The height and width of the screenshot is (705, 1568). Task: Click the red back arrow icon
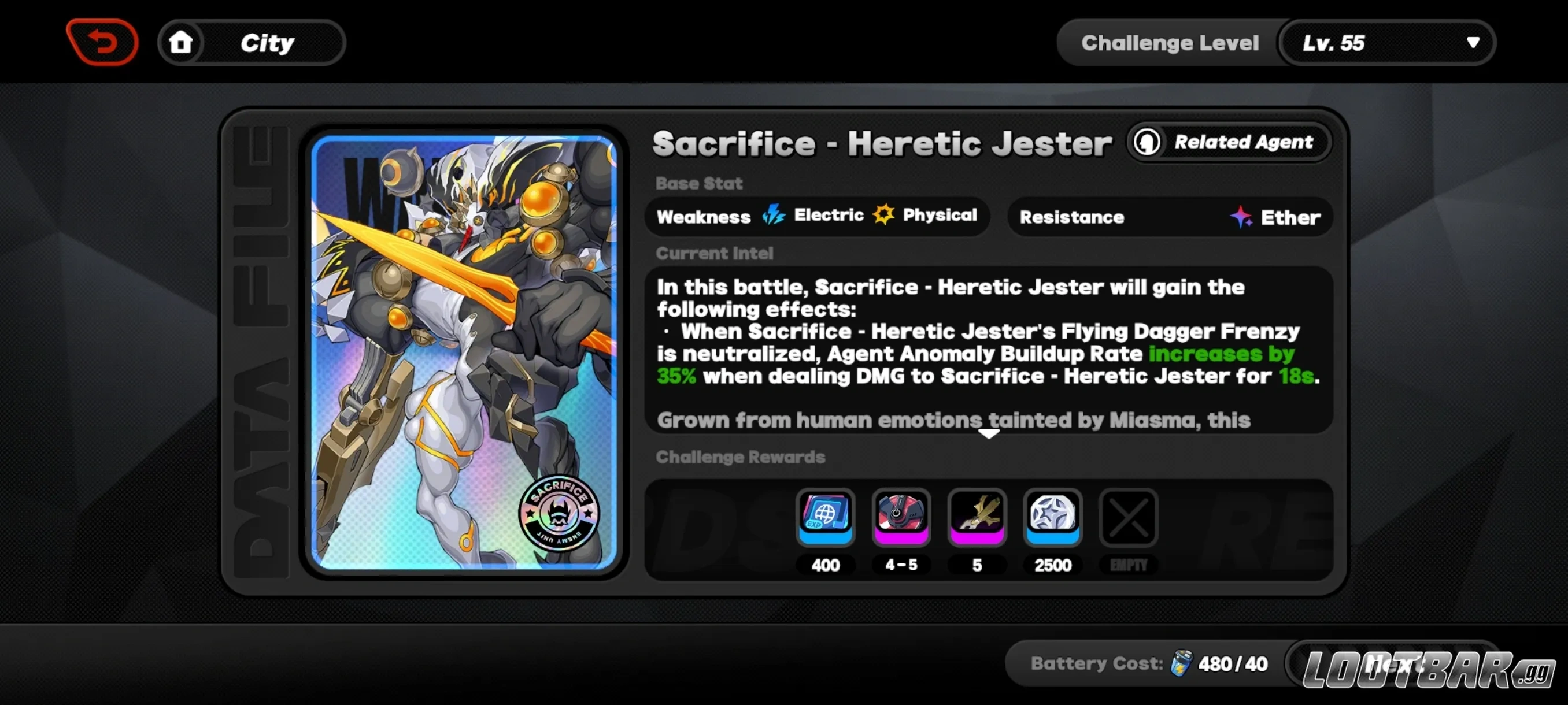102,42
